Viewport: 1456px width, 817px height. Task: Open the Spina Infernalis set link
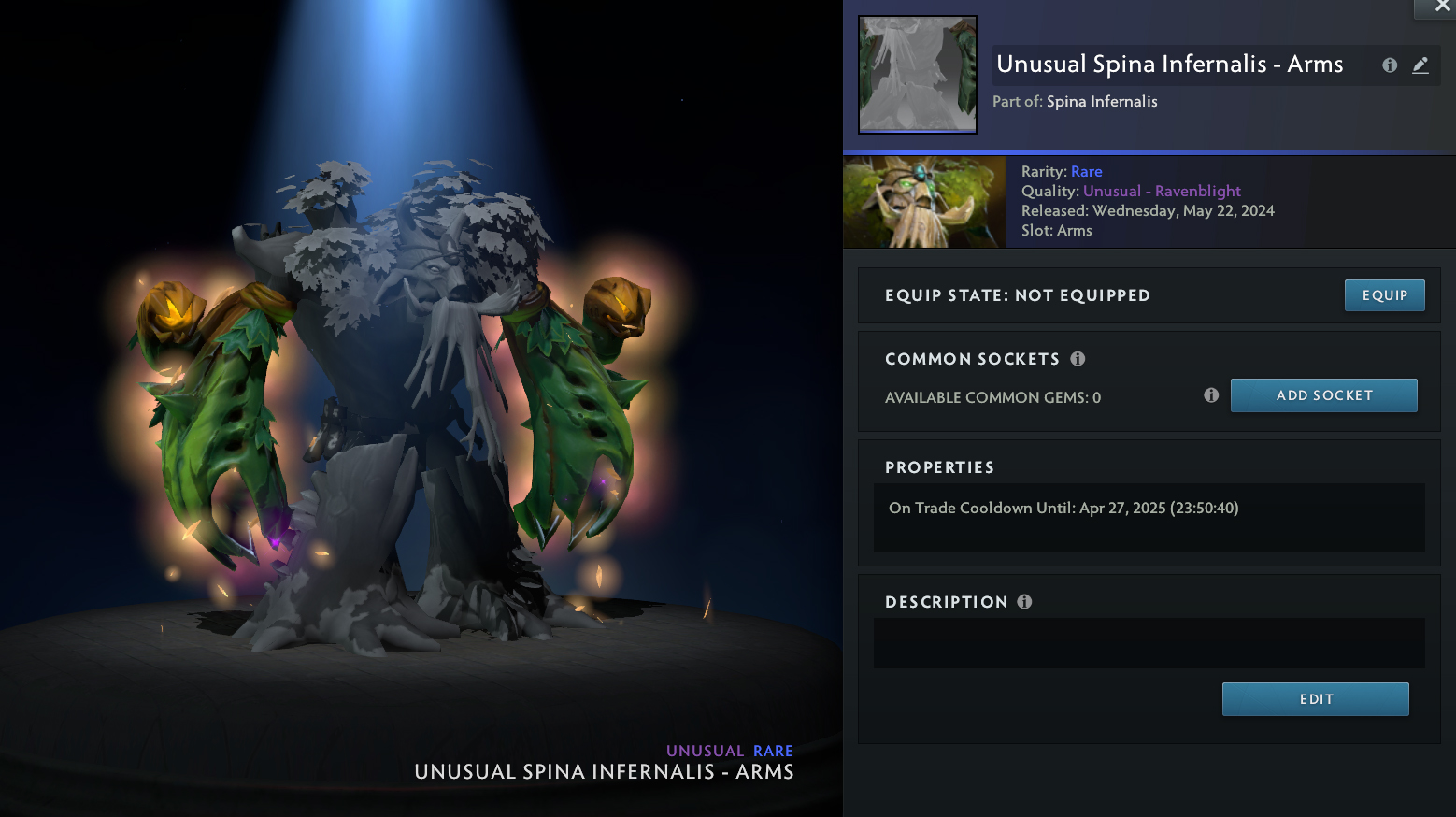pos(1102,102)
